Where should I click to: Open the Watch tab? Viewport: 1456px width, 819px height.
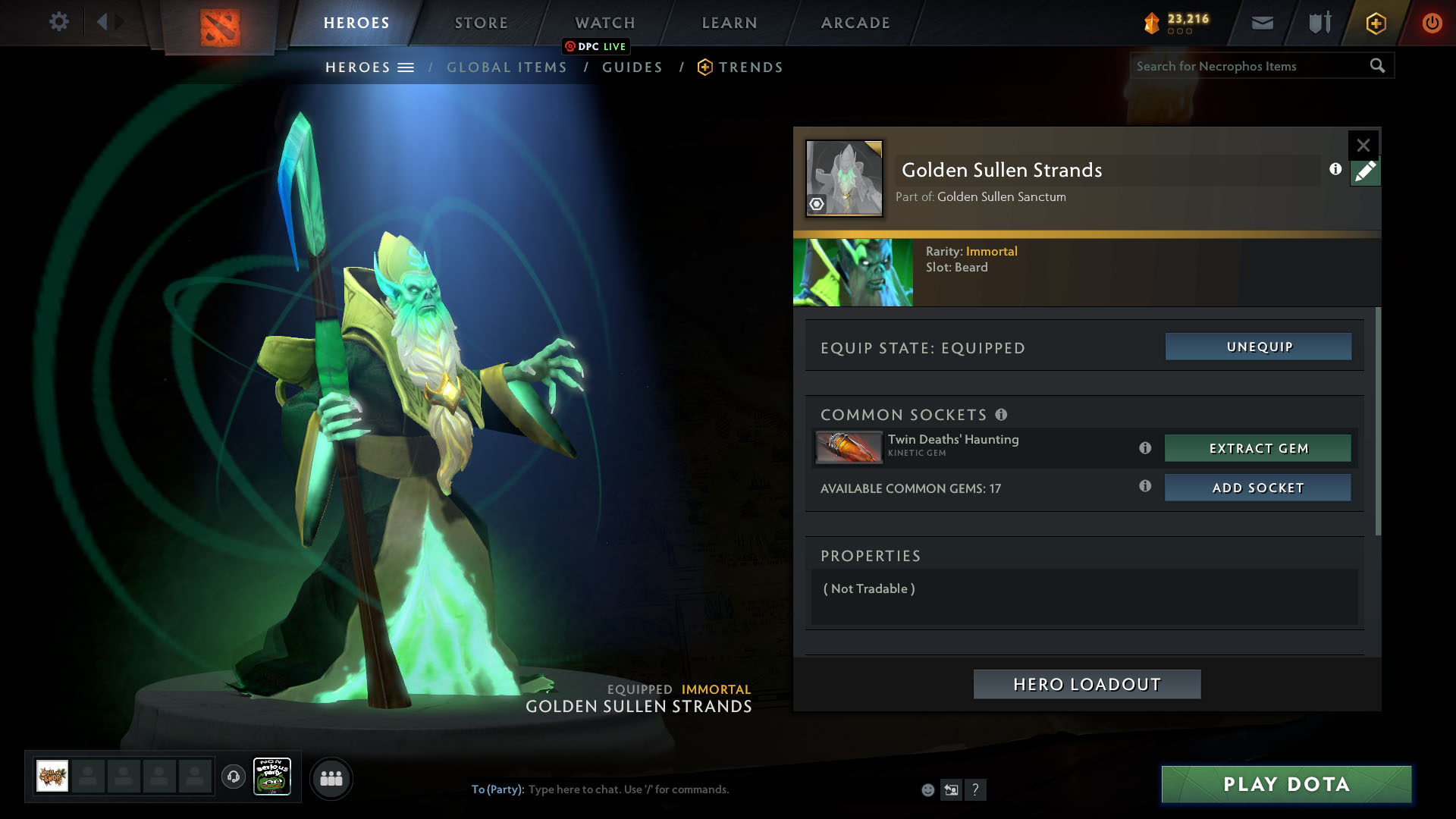605,23
